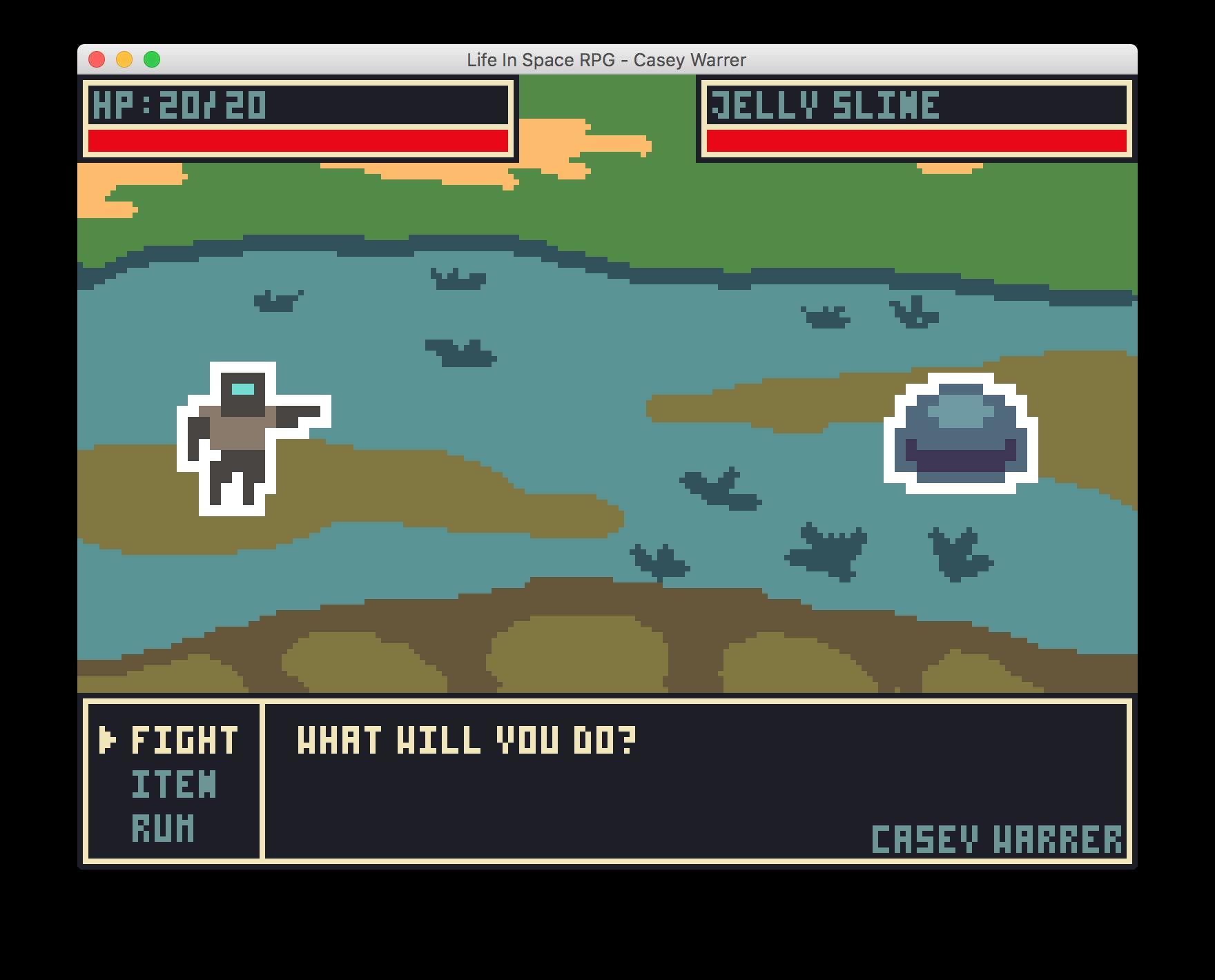
Task: Click the player's HP status box
Action: click(297, 119)
